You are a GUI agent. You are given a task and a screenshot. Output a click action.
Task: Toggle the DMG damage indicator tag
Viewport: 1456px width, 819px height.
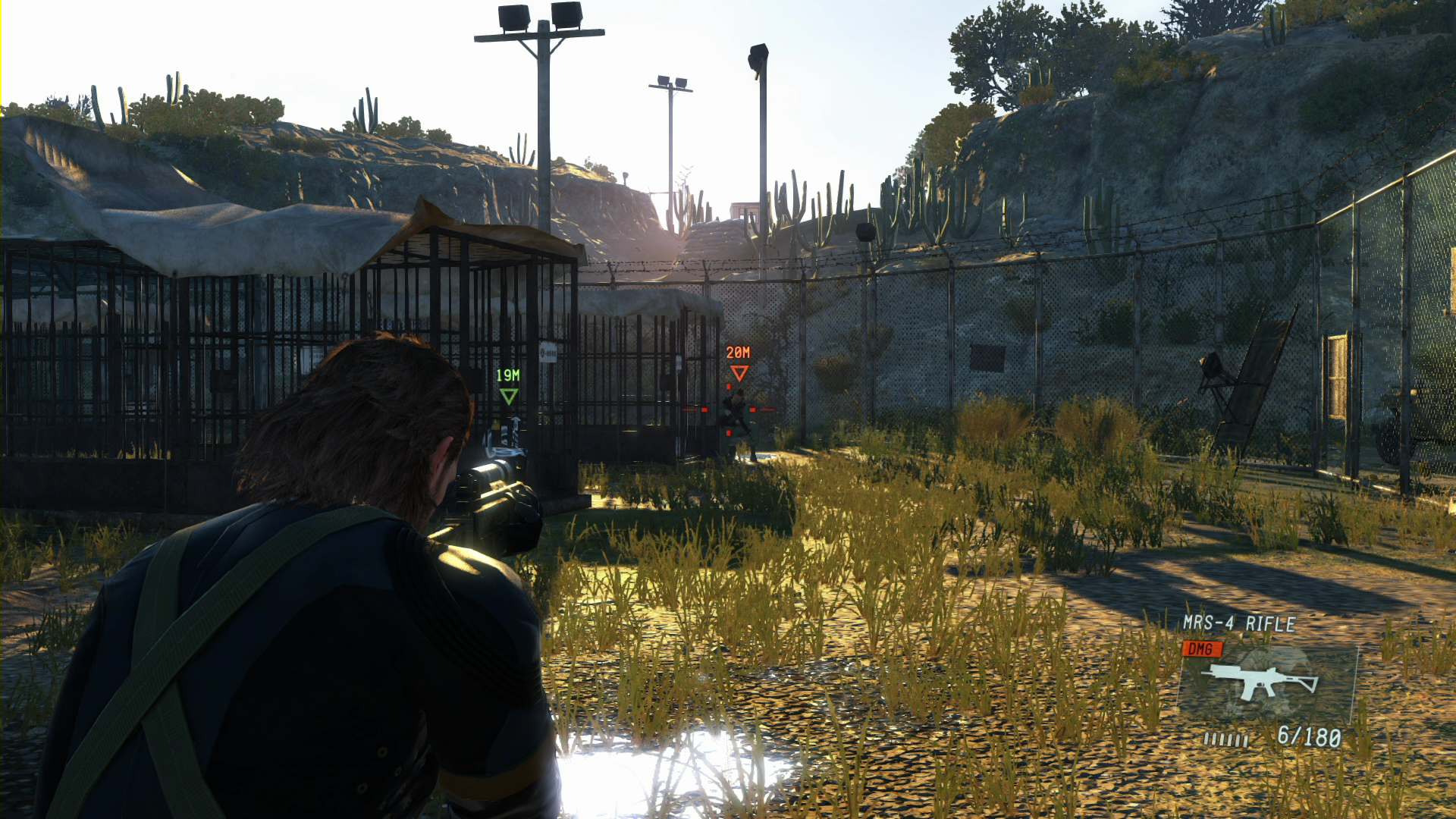[1202, 649]
